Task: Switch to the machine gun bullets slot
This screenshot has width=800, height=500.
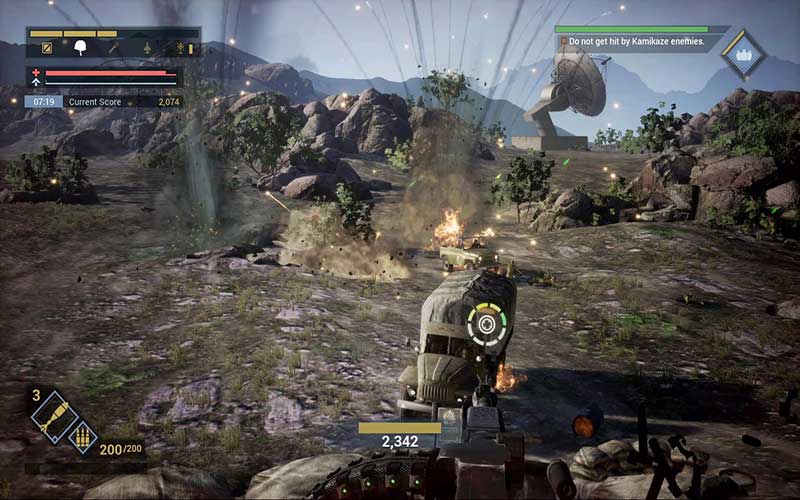Action: (x=82, y=435)
